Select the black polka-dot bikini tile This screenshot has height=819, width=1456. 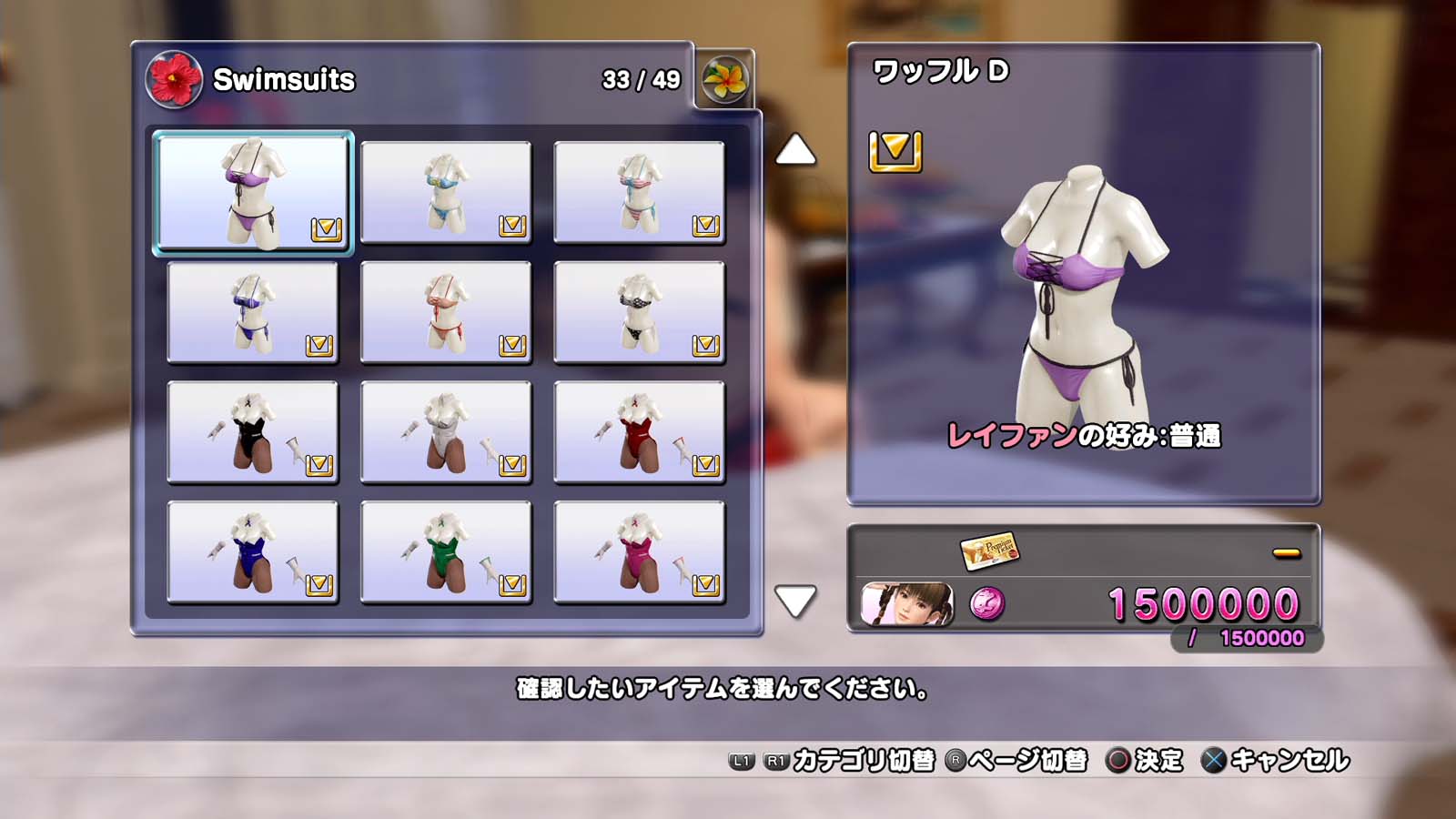click(x=639, y=312)
